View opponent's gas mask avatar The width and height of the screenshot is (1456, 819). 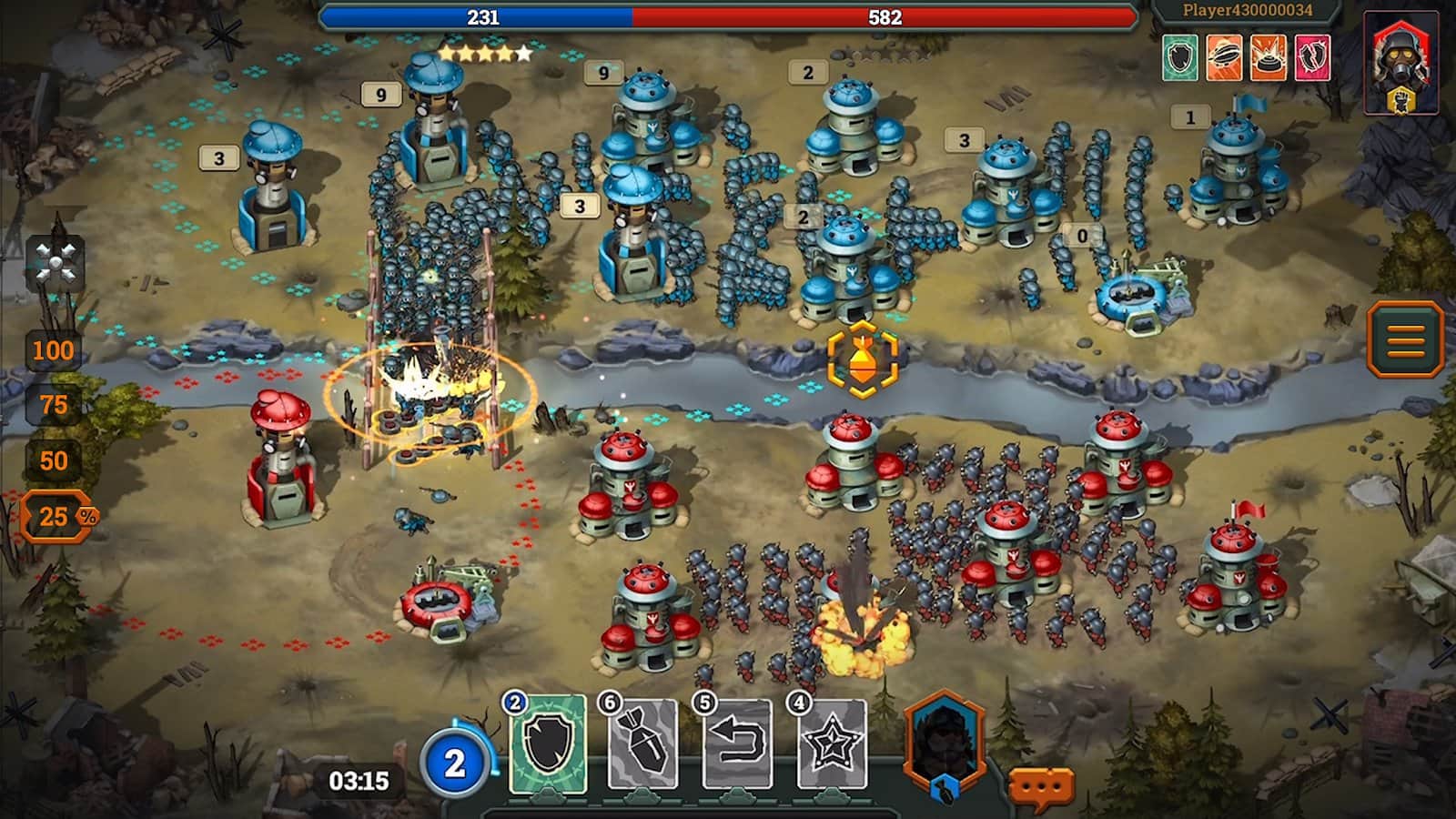point(1401,62)
